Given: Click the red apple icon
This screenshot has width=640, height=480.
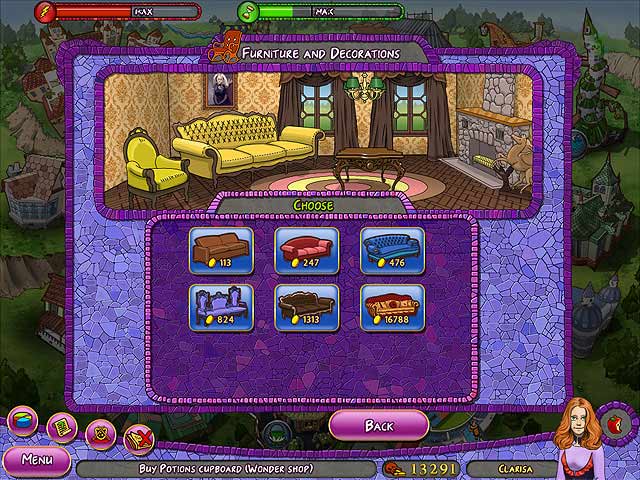Looking at the screenshot, I should coord(613,422).
